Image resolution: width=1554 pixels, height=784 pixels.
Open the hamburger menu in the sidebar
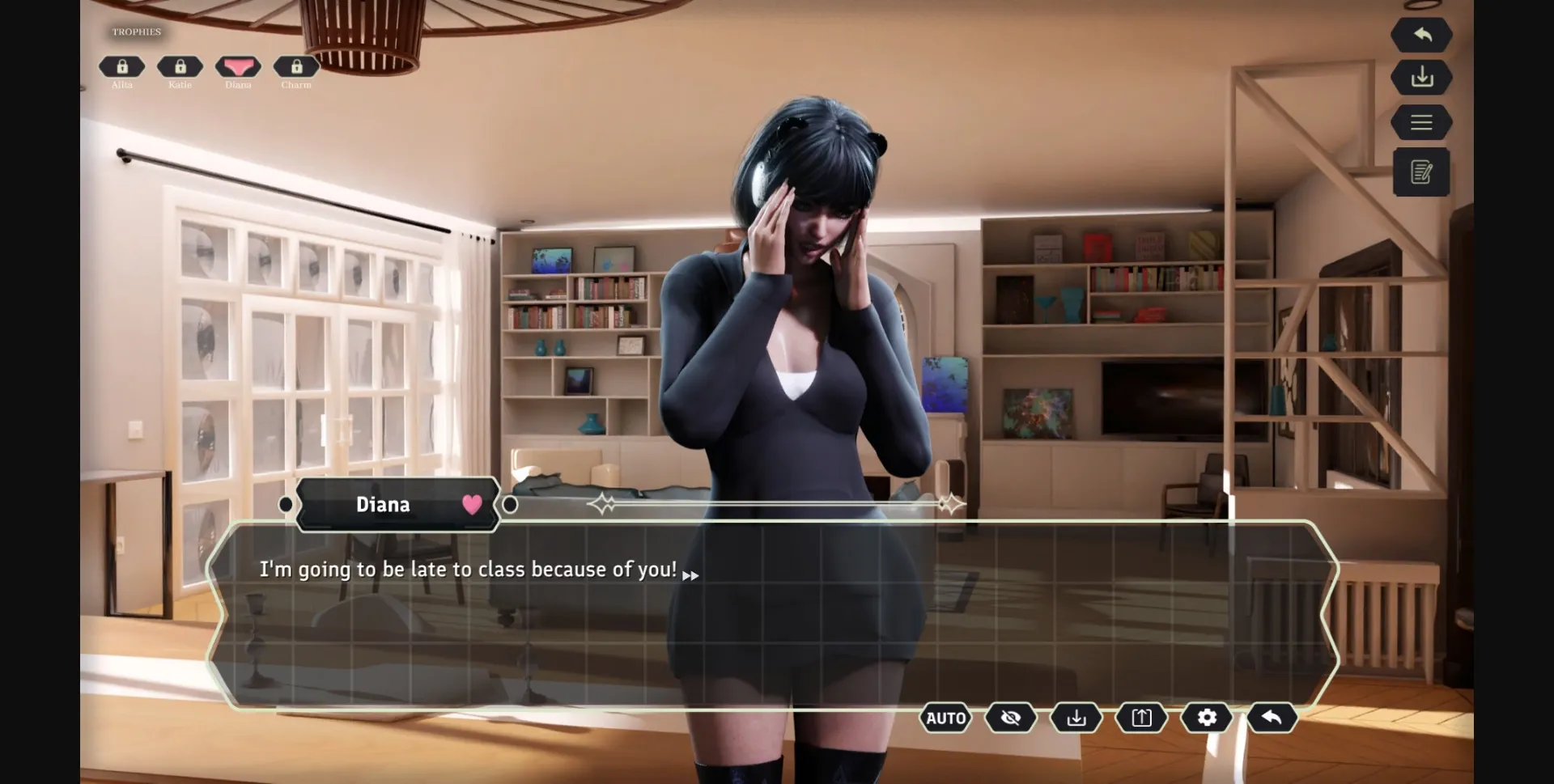point(1423,122)
